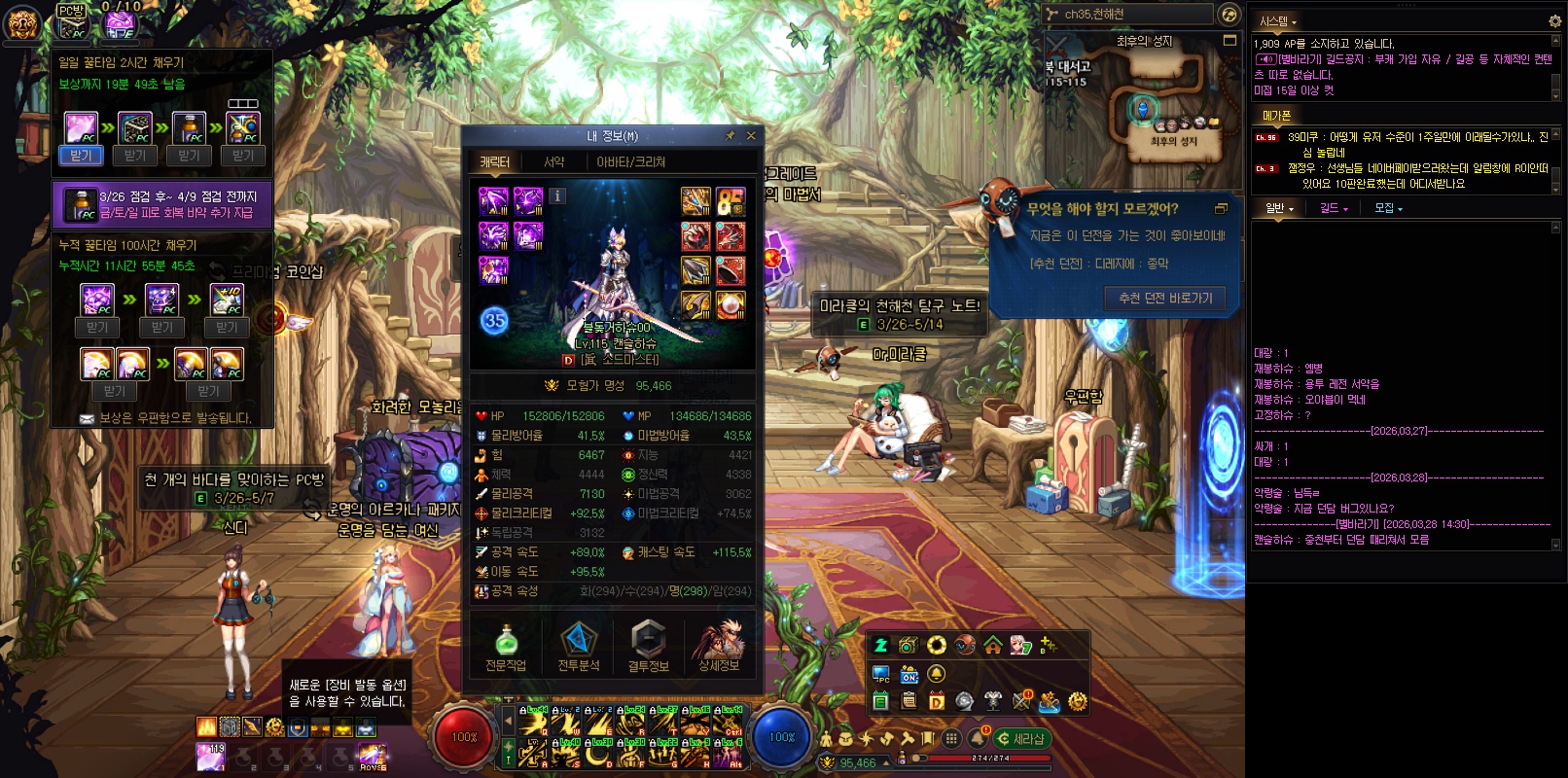Switch to the 서약 tab
The height and width of the screenshot is (778, 1568).
click(553, 162)
